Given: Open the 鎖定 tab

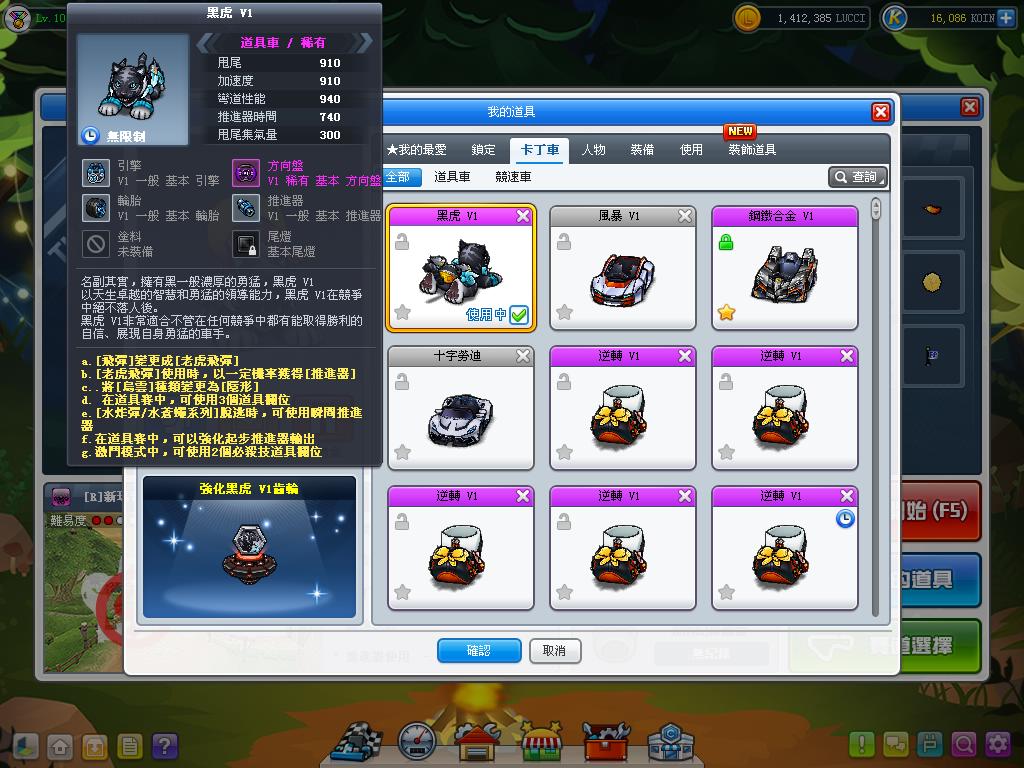Looking at the screenshot, I should coord(483,150).
